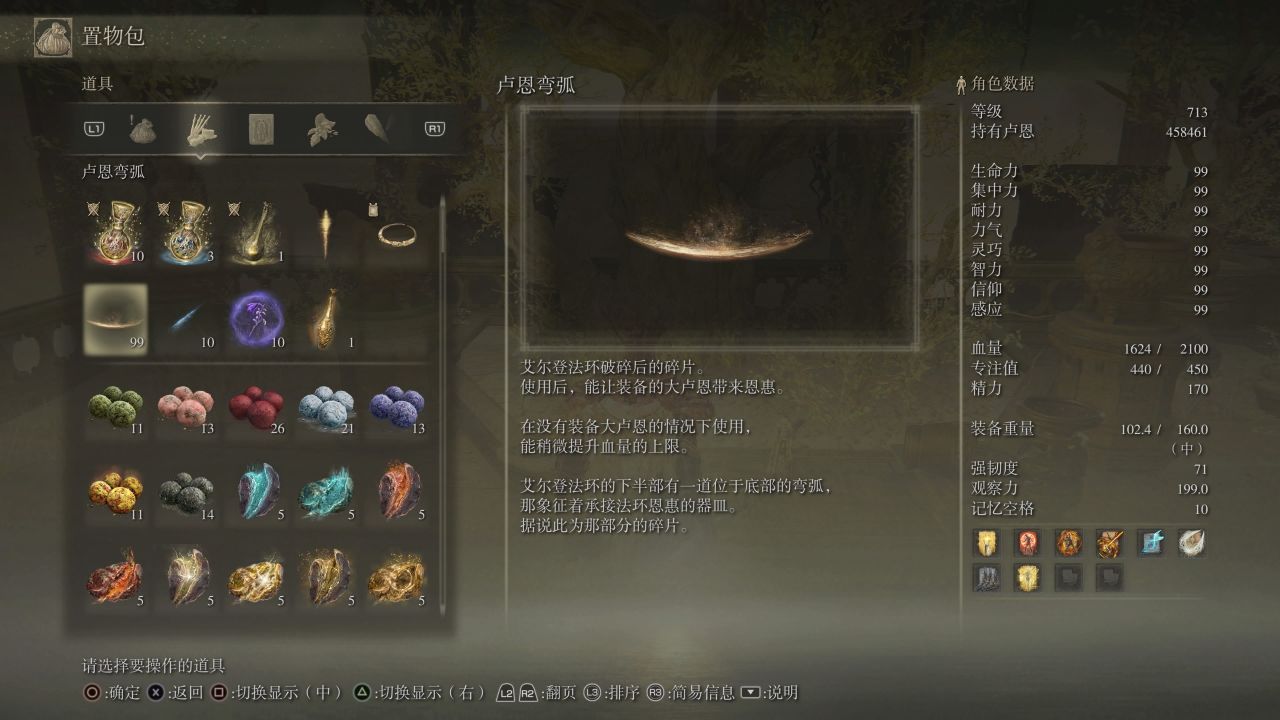
Task: Choose the Flask of Wondrous Physick
Action: click(x=255, y=232)
